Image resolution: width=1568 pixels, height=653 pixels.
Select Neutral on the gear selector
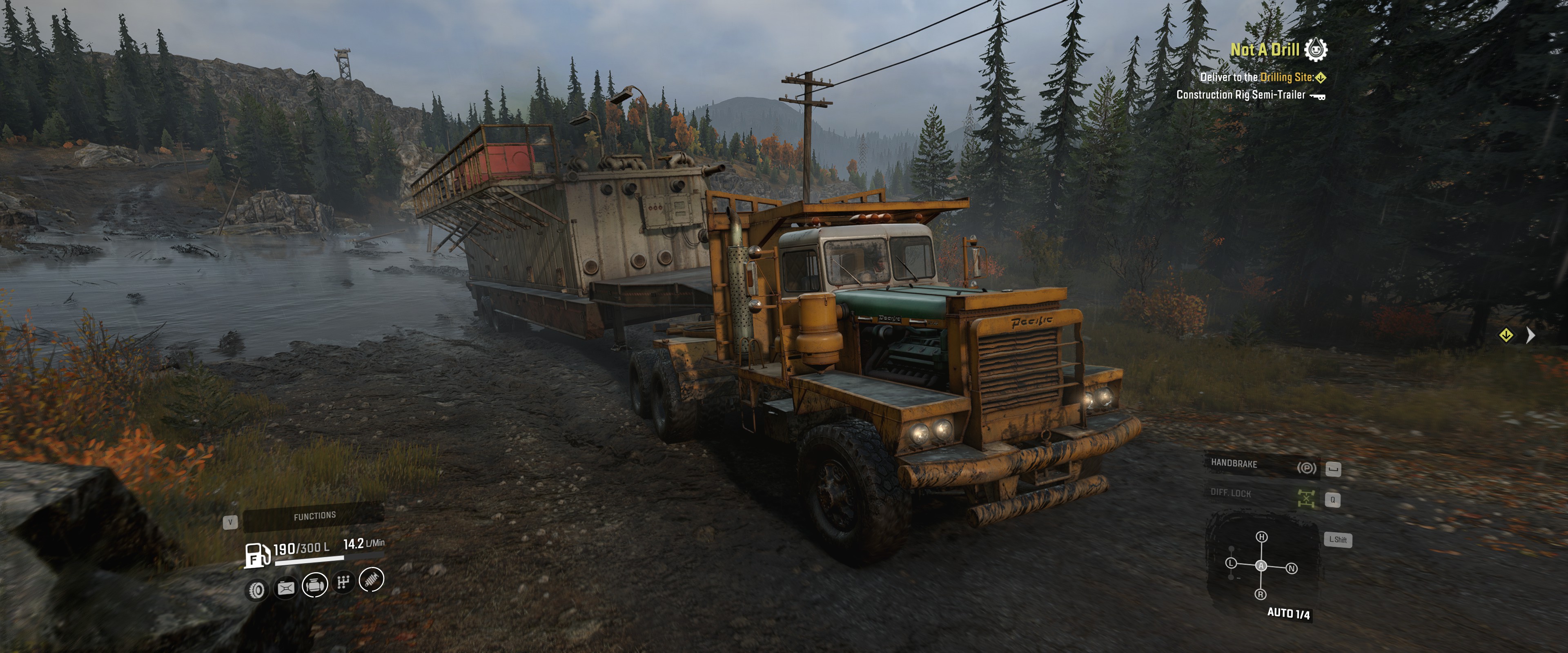[1292, 569]
